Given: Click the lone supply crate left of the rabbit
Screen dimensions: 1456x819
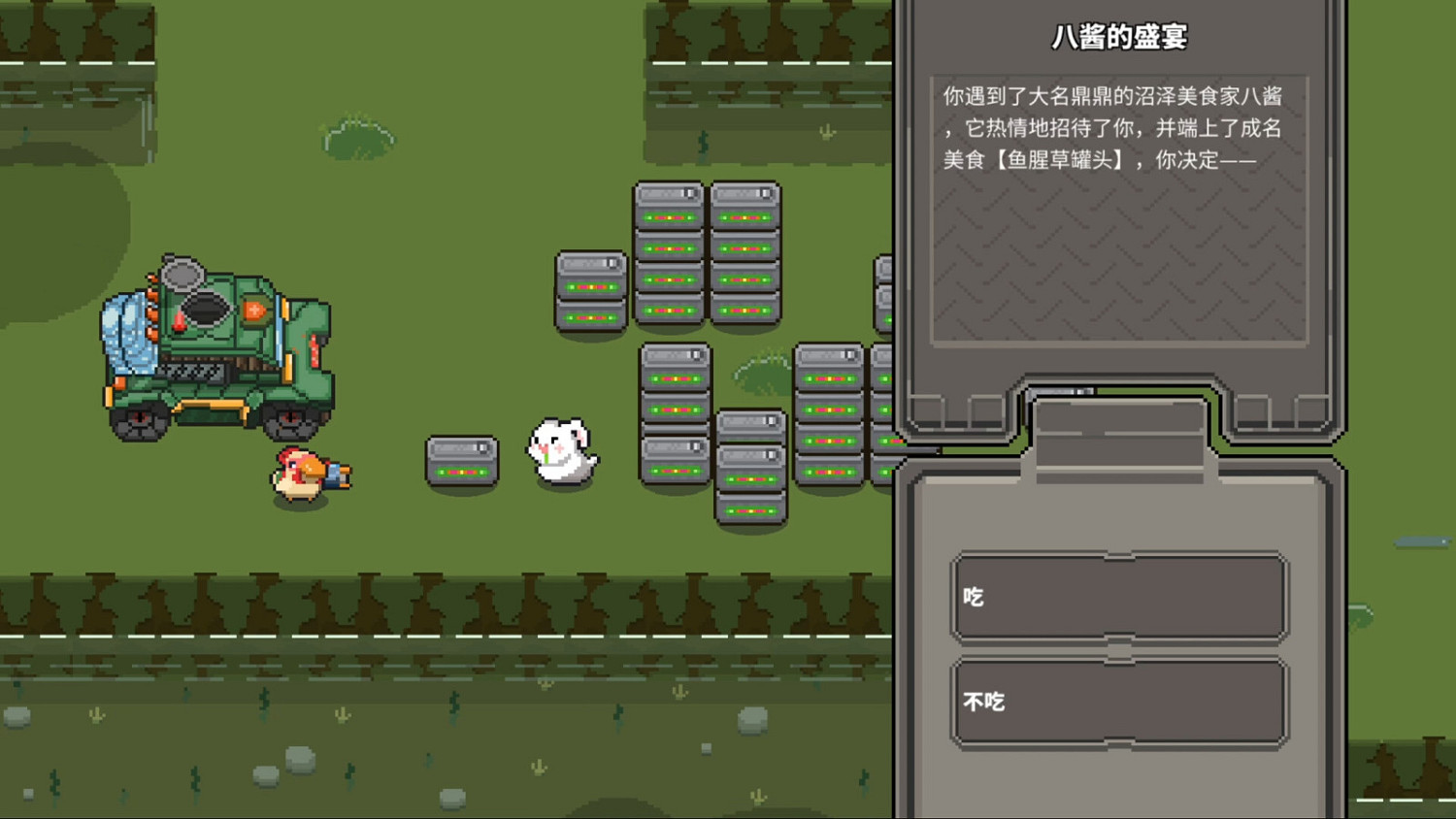Looking at the screenshot, I should pyautogui.click(x=463, y=459).
